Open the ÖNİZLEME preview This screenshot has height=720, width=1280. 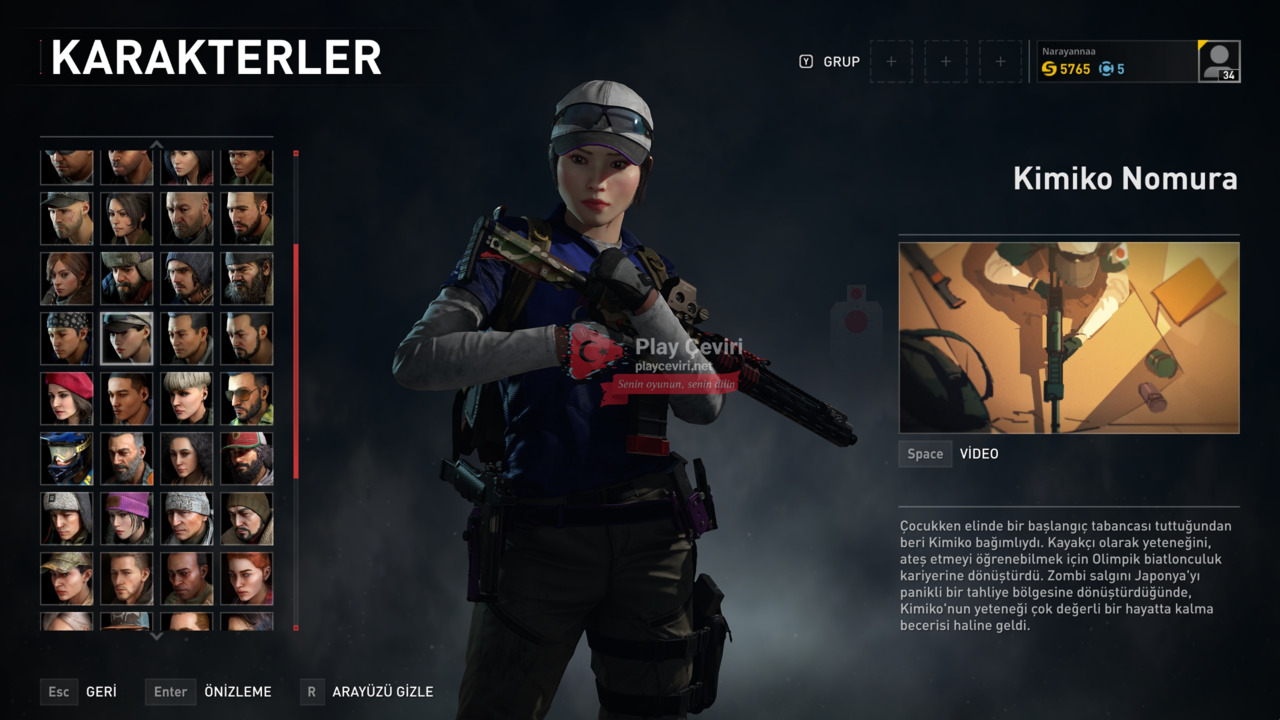coord(237,692)
